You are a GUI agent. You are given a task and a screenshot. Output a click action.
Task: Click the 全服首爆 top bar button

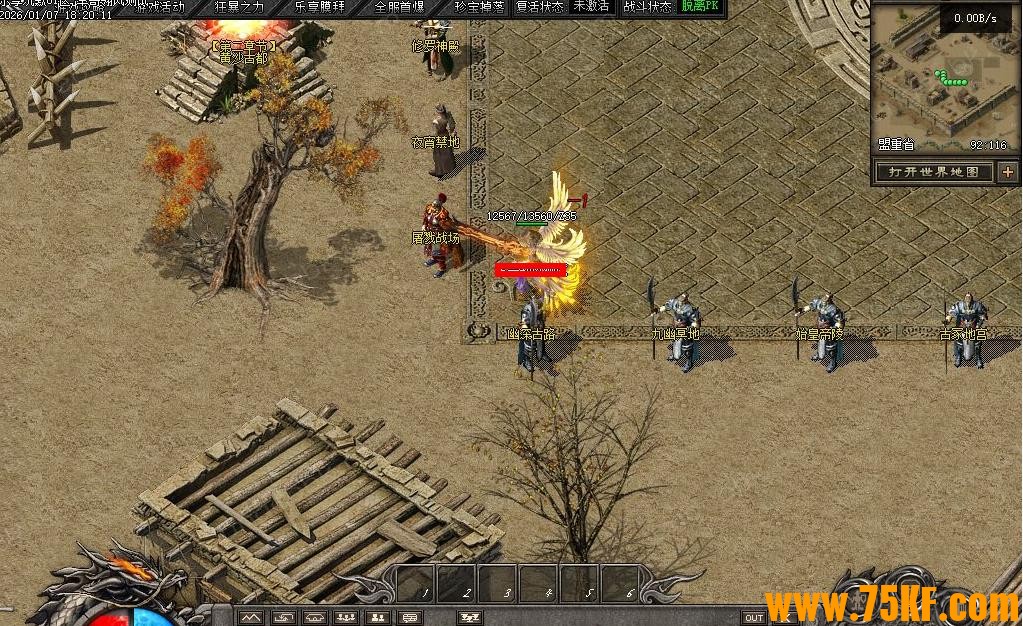400,6
